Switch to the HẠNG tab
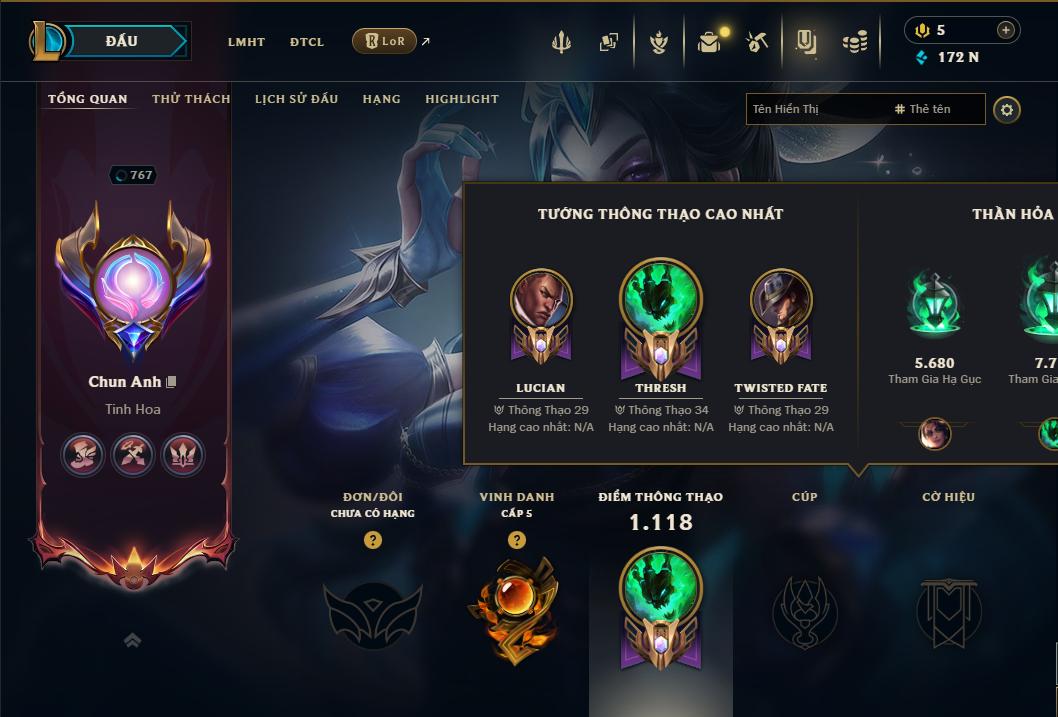 click(x=381, y=99)
